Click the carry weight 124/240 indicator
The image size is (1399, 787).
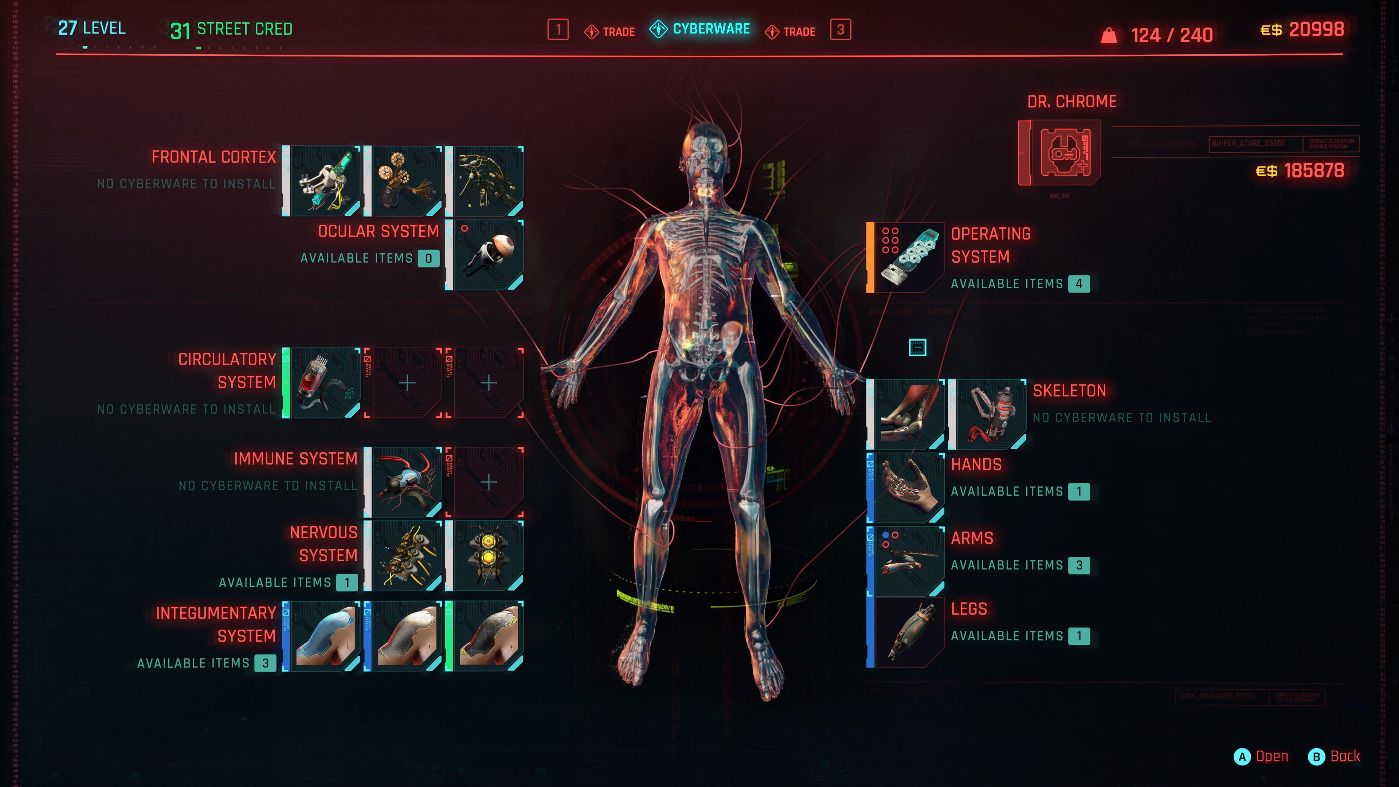(x=1157, y=34)
